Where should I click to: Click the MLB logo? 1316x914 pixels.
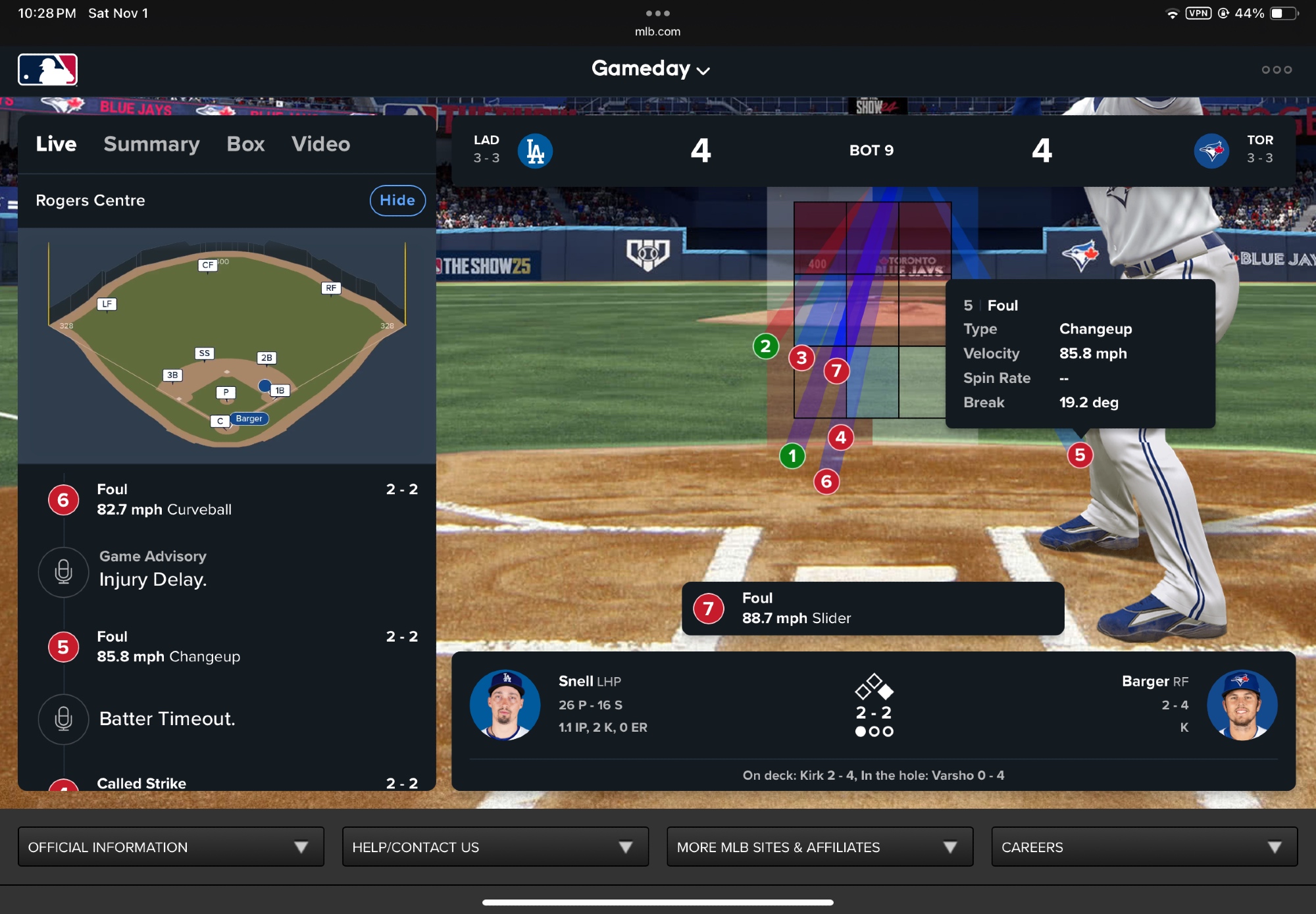tap(47, 70)
